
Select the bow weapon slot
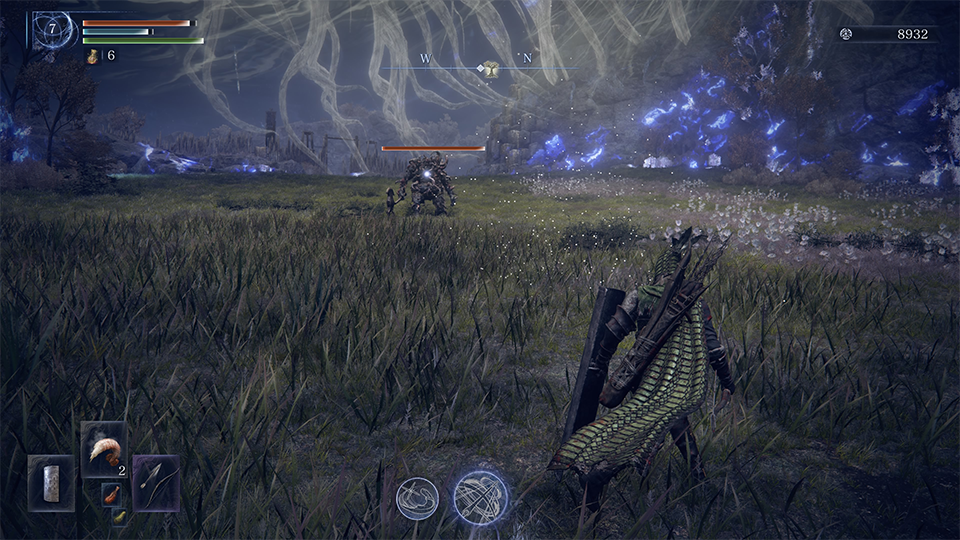(x=156, y=483)
